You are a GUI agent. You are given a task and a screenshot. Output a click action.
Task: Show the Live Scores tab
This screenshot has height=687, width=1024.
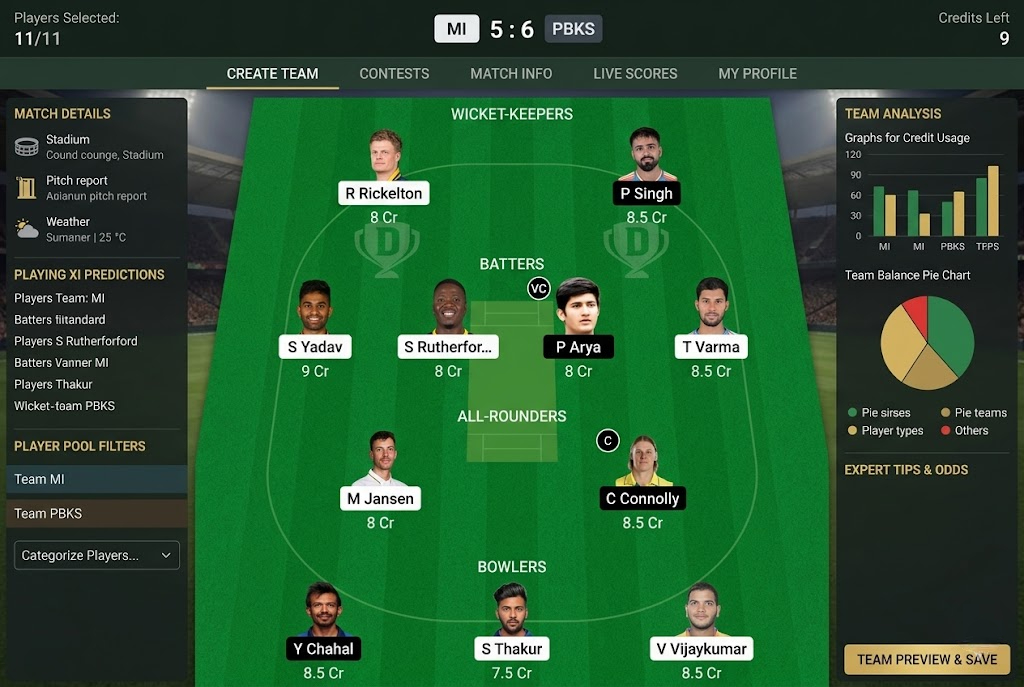[635, 74]
